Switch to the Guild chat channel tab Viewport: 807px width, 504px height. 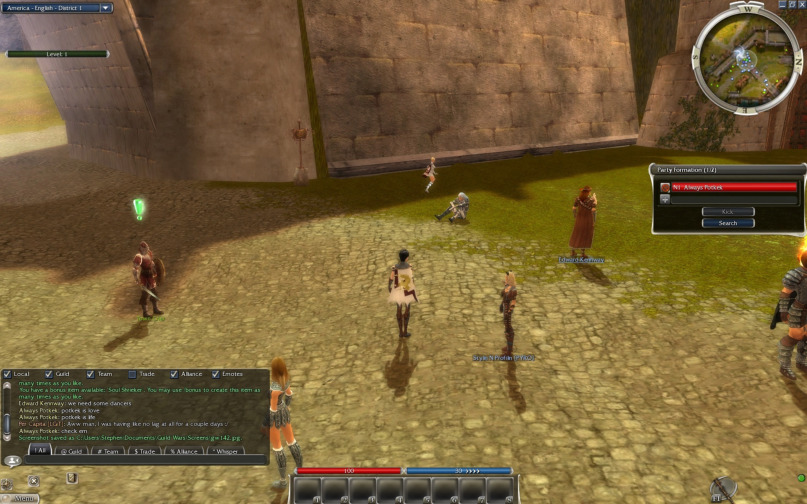click(72, 451)
